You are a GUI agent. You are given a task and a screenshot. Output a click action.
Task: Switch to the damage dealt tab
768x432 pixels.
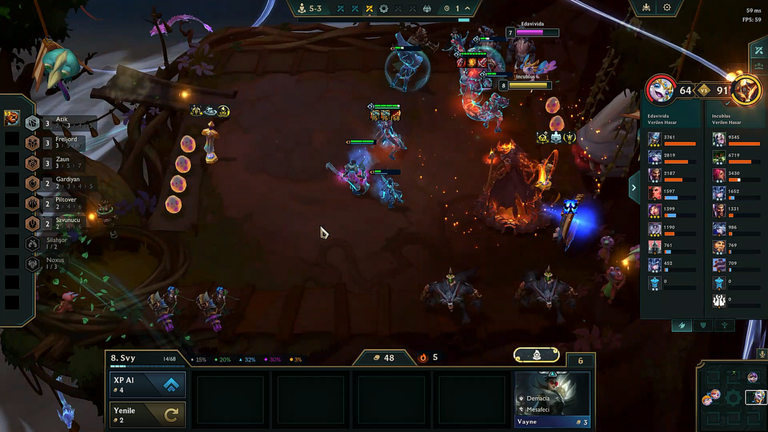(683, 325)
